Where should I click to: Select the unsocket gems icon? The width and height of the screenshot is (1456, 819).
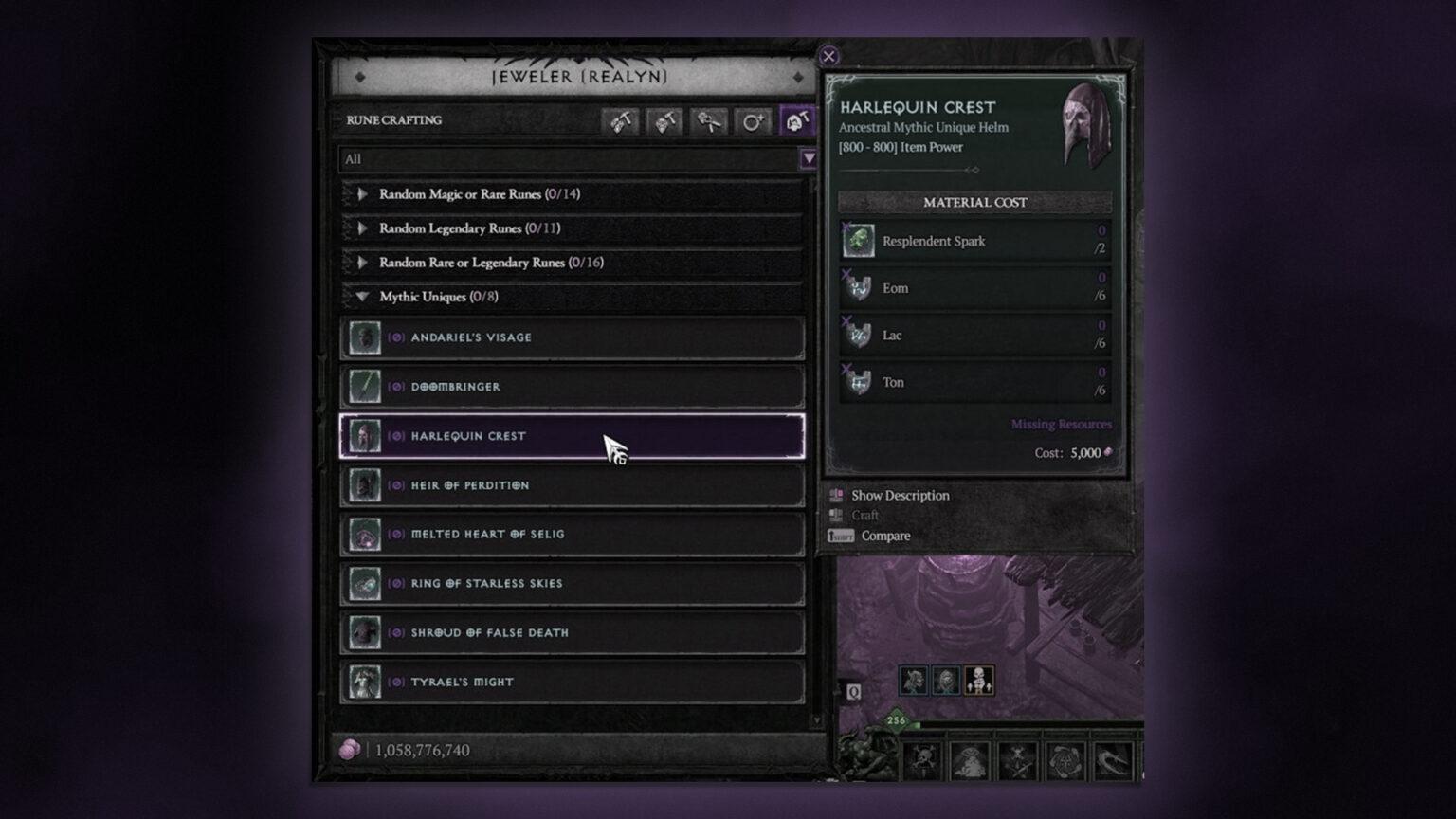tap(709, 120)
